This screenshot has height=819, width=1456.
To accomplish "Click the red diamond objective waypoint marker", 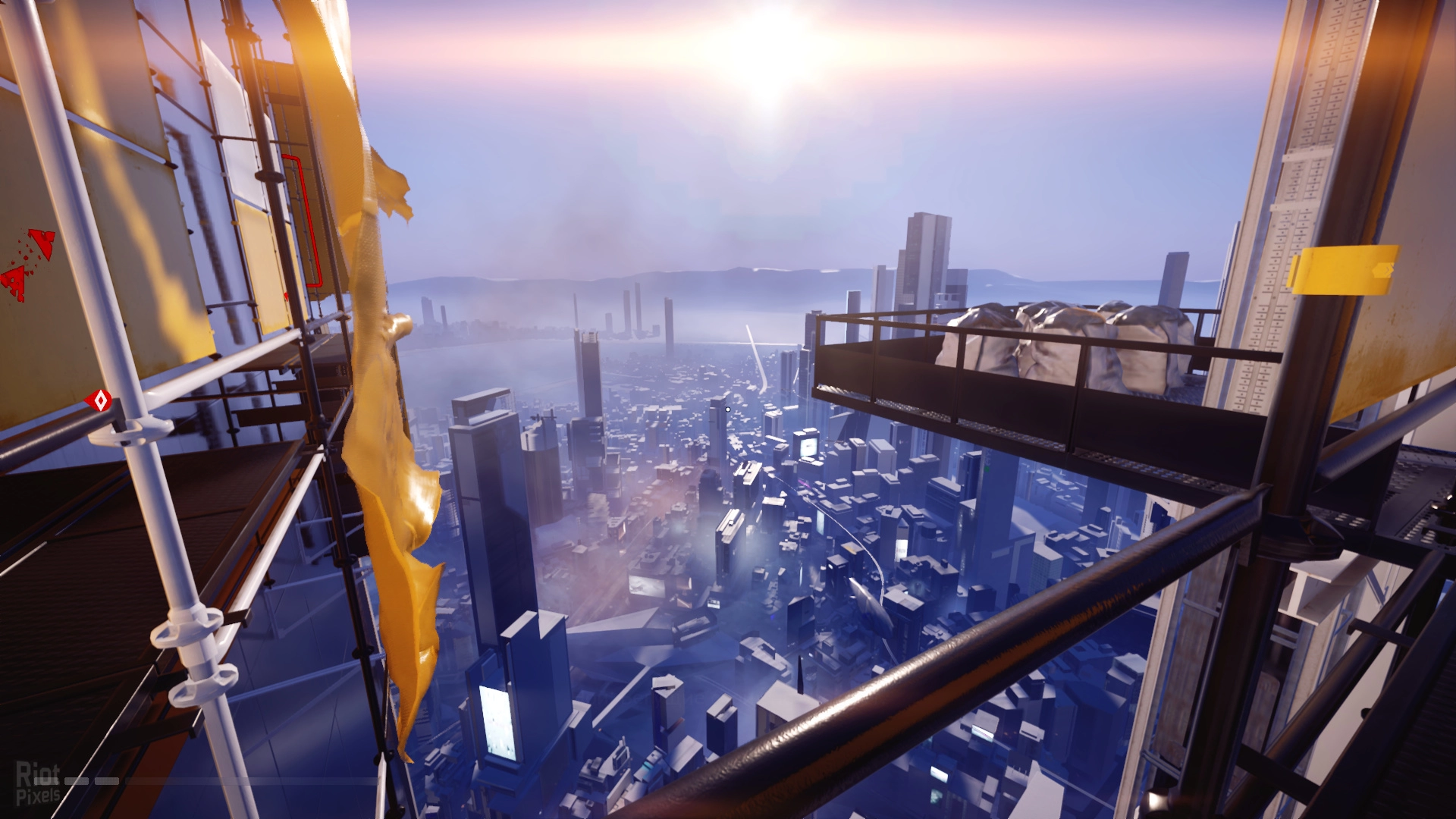I will 99,400.
